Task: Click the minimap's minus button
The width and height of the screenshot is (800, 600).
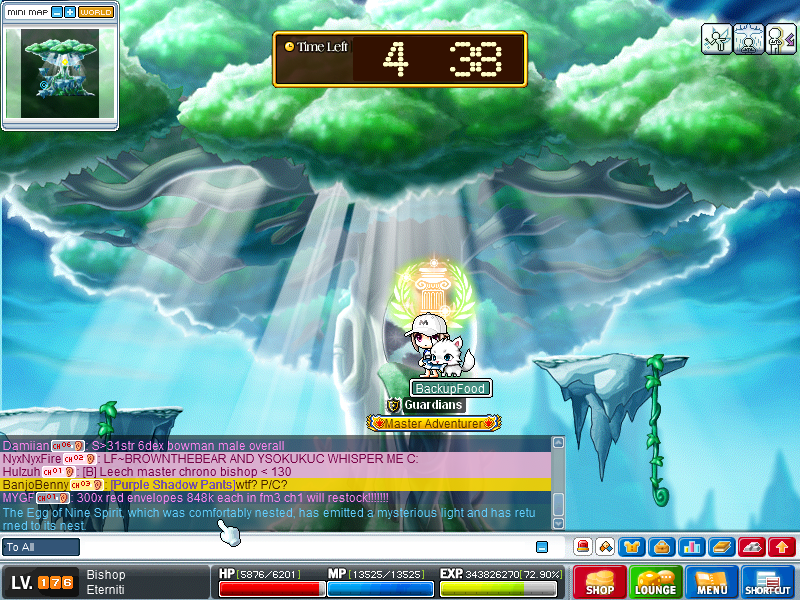Action: (57, 12)
